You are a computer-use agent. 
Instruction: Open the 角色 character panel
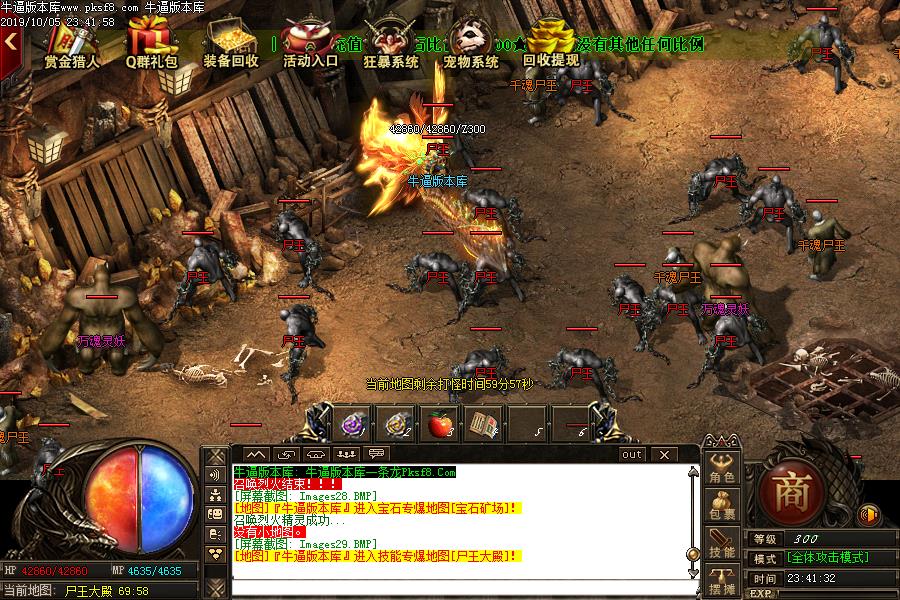click(x=722, y=471)
